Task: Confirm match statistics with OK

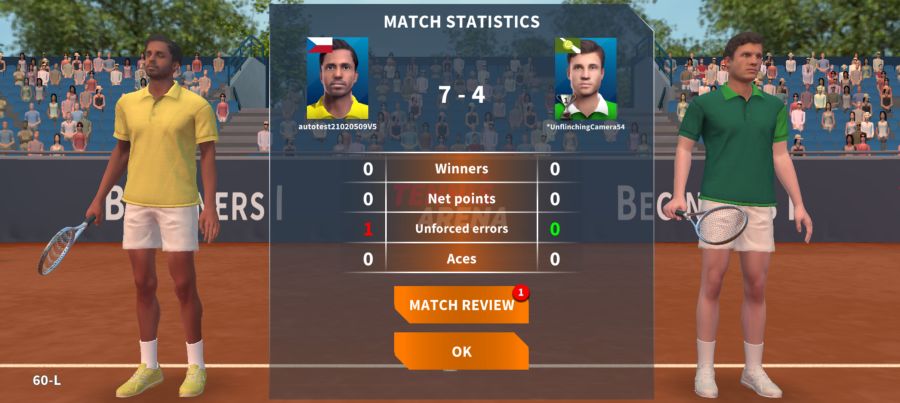Action: click(461, 351)
